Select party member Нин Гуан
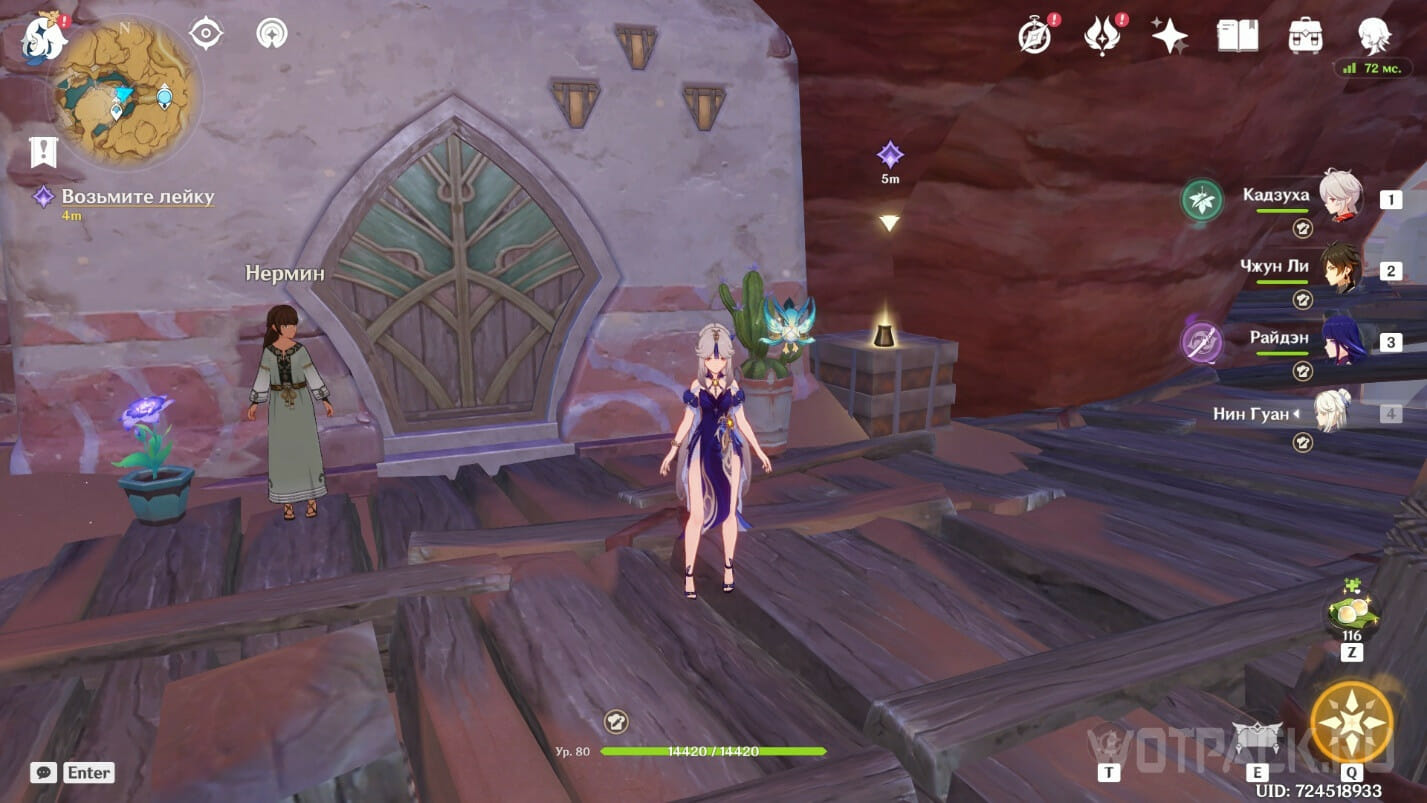Image resolution: width=1427 pixels, height=803 pixels. pos(1332,412)
